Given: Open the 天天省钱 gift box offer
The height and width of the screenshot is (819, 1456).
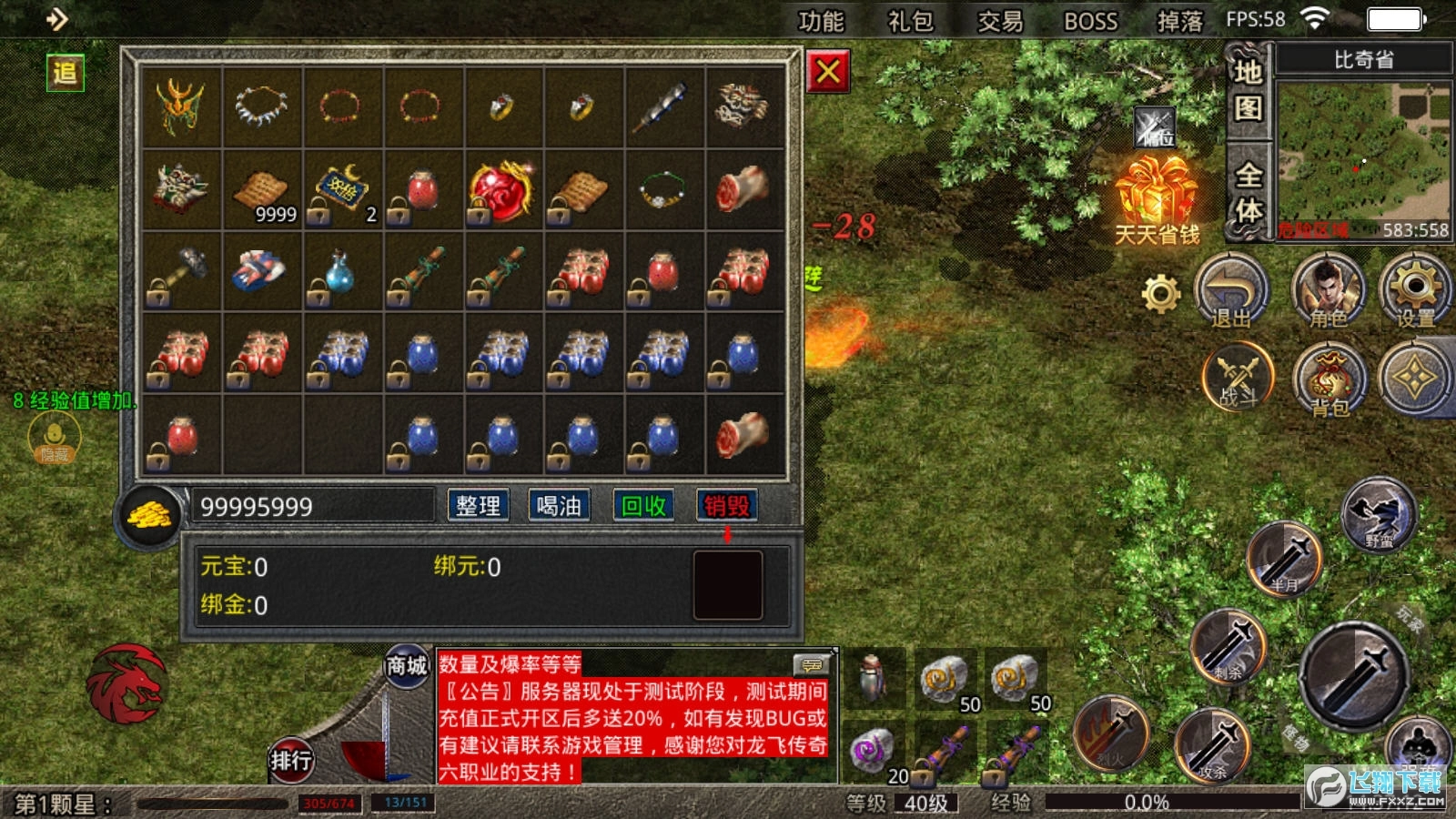Looking at the screenshot, I should 1157,197.
